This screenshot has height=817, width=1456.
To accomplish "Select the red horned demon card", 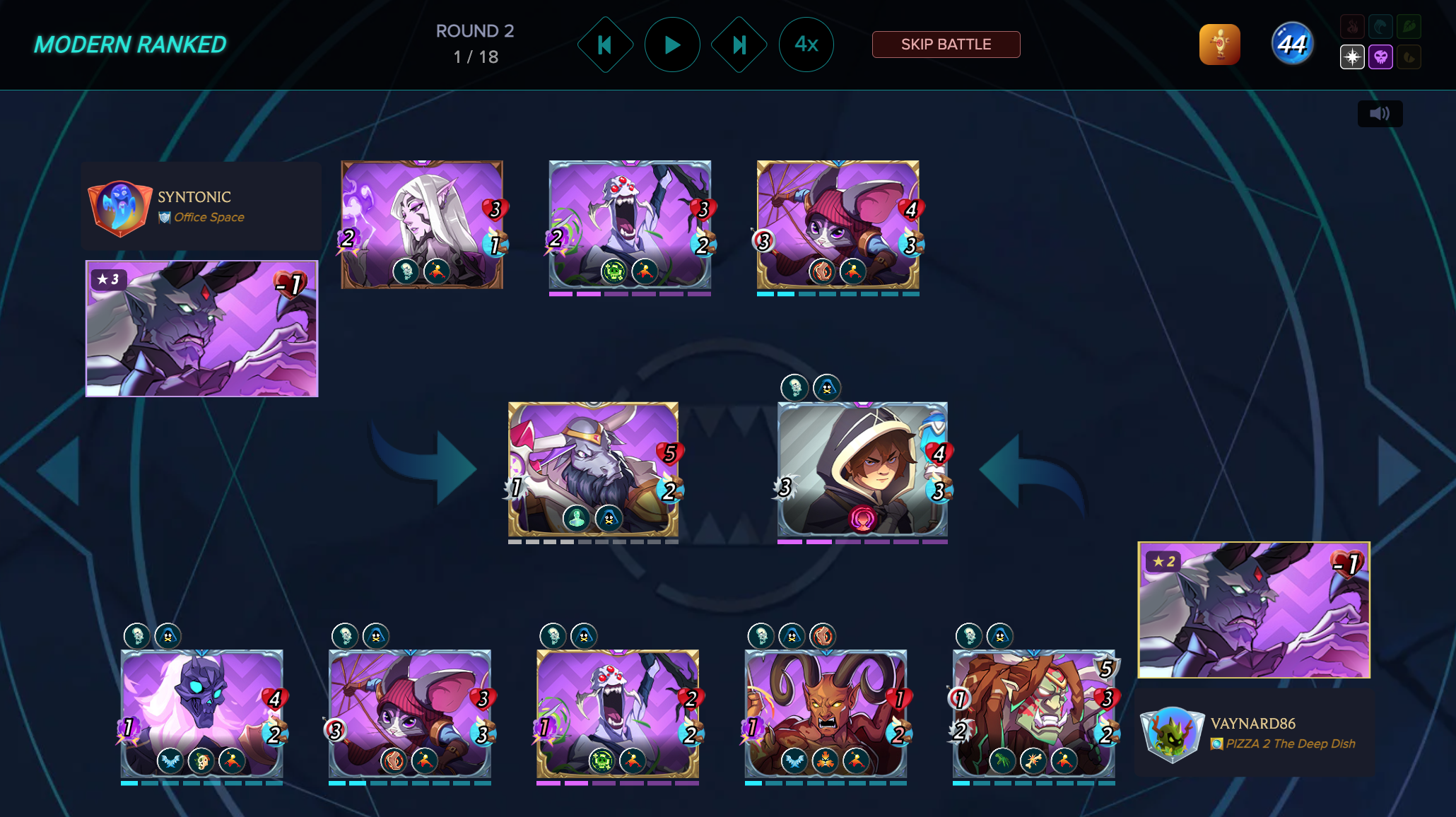I will [x=826, y=714].
